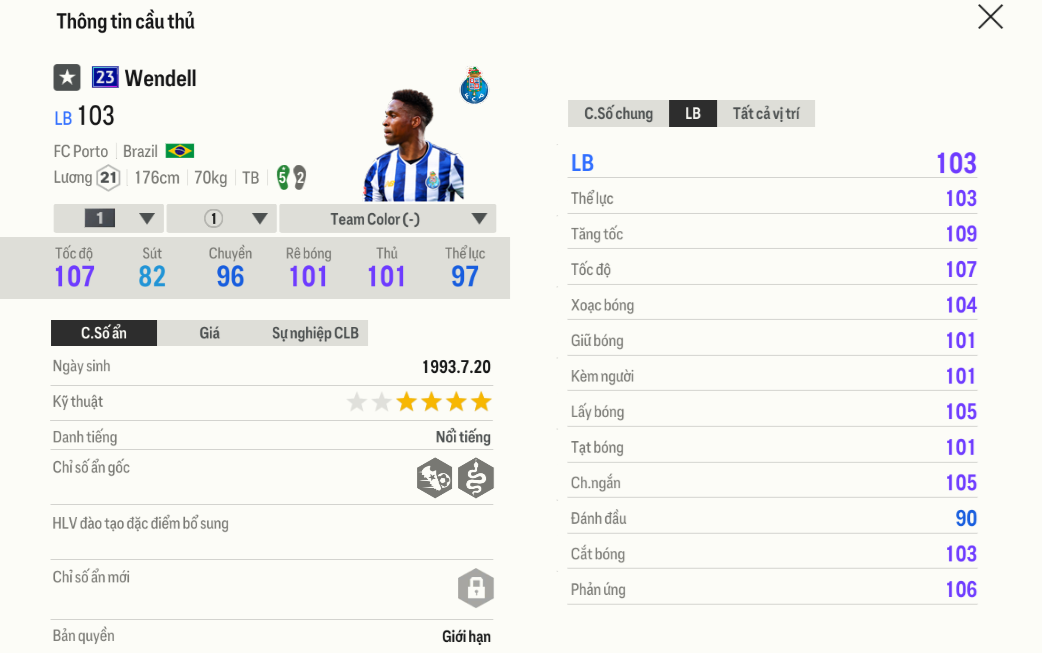Close the player info window
Image resolution: width=1042 pixels, height=653 pixels.
(990, 17)
